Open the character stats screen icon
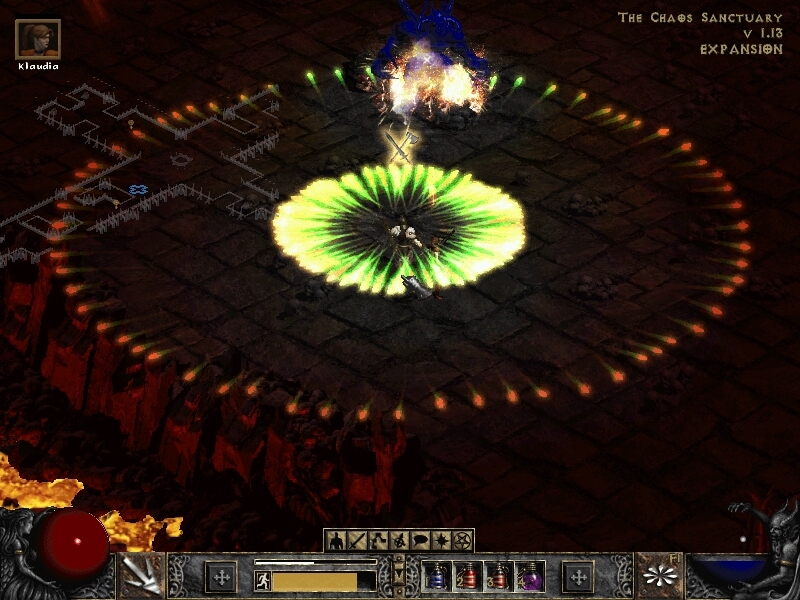 click(x=335, y=541)
